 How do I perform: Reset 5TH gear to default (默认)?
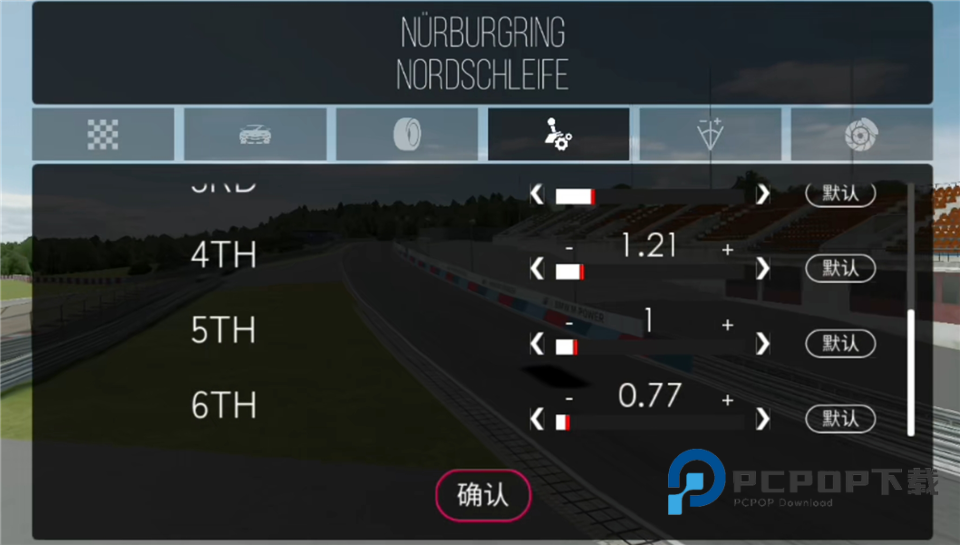click(840, 343)
